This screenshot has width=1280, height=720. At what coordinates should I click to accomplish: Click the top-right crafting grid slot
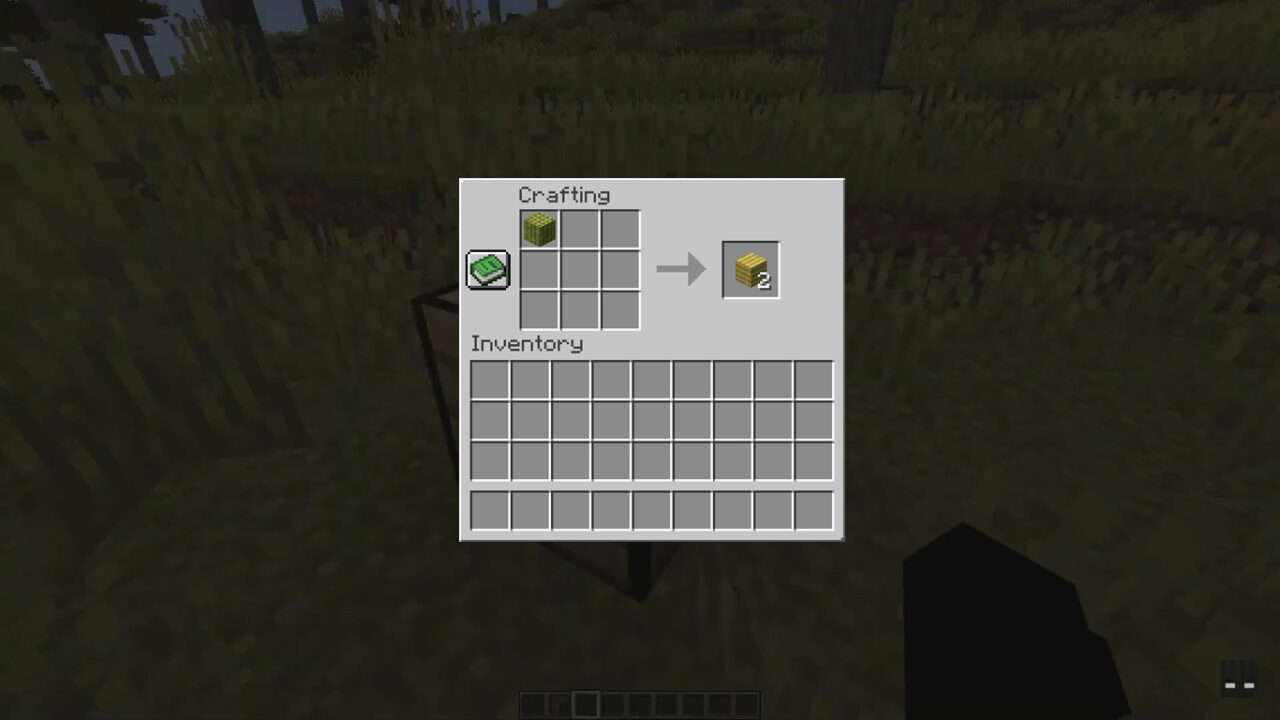pyautogui.click(x=619, y=229)
